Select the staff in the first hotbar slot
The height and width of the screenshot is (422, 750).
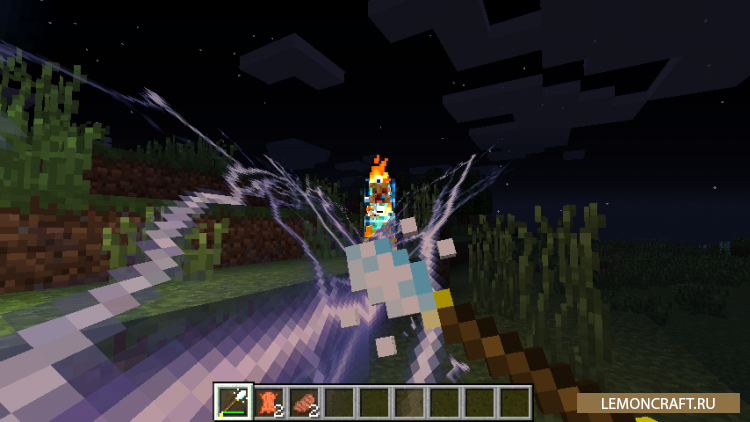pos(233,401)
